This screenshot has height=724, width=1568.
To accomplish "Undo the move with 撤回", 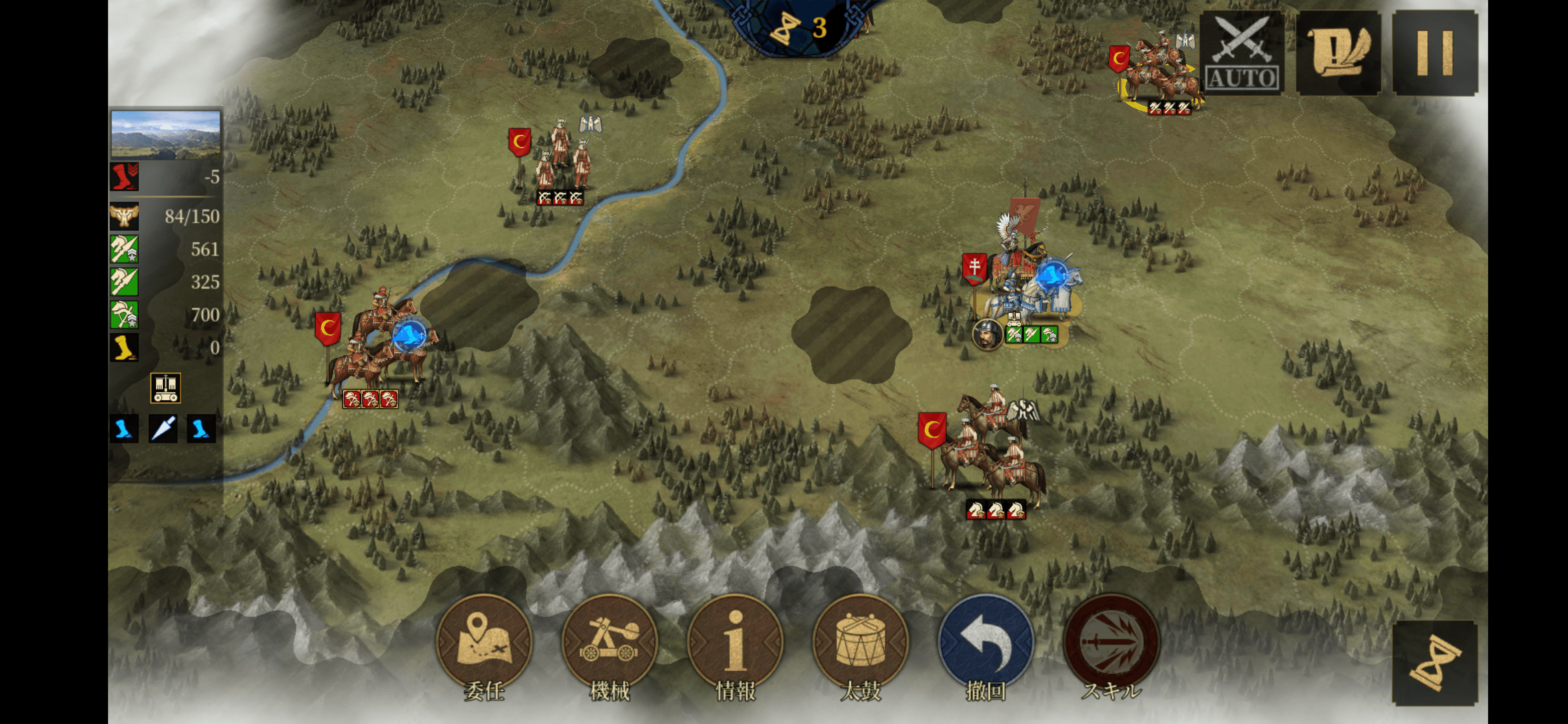I will pyautogui.click(x=986, y=643).
